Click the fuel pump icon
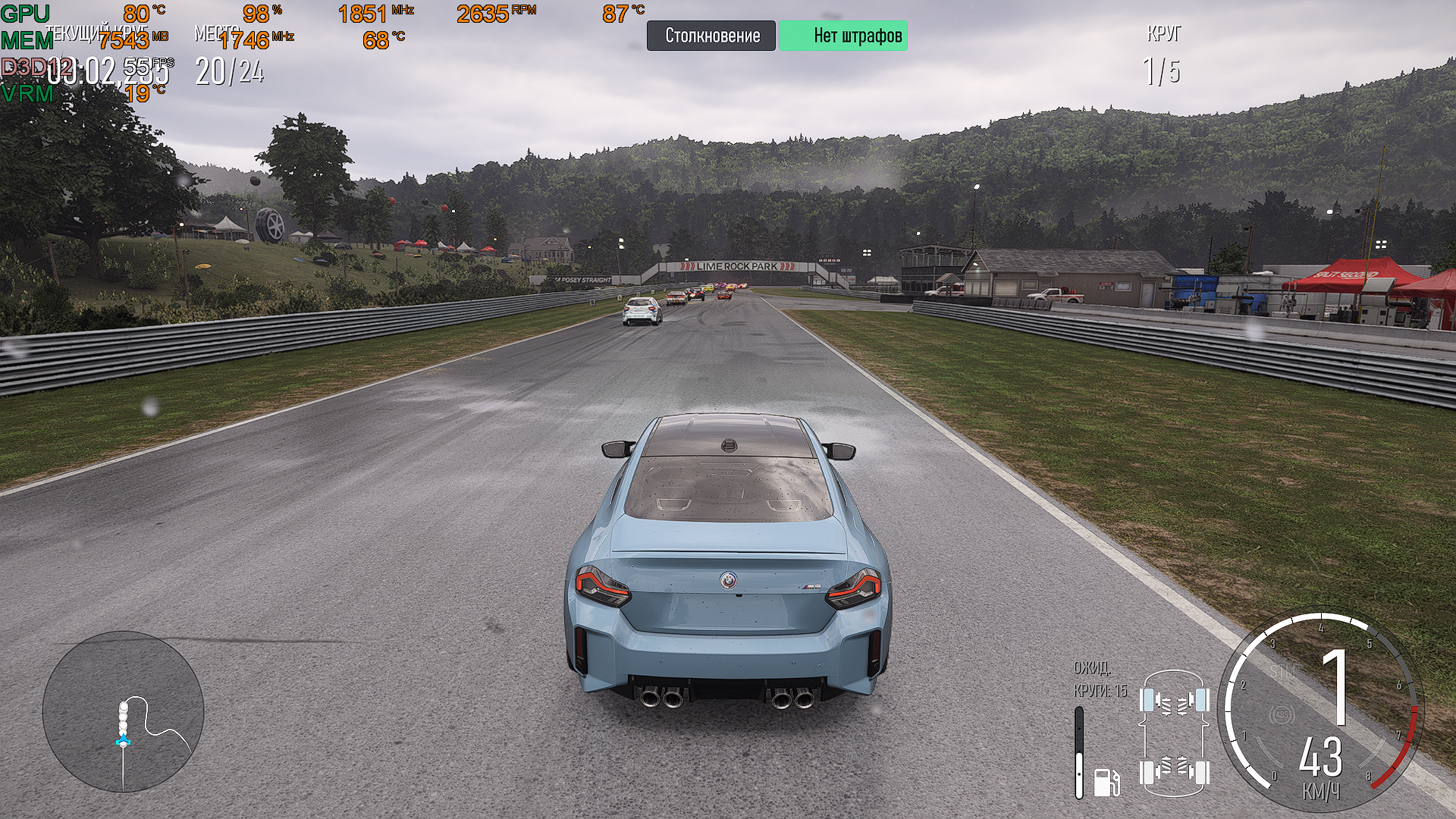Screen dimensions: 1456x819 pos(1106,781)
